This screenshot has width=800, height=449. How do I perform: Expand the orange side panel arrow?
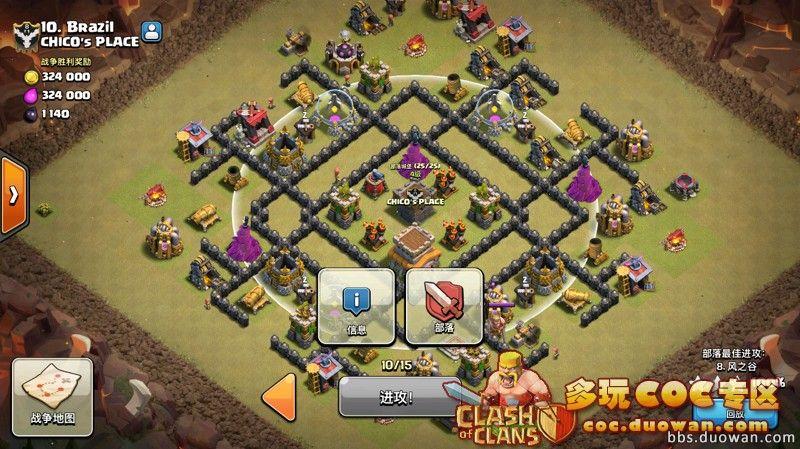[x=12, y=195]
